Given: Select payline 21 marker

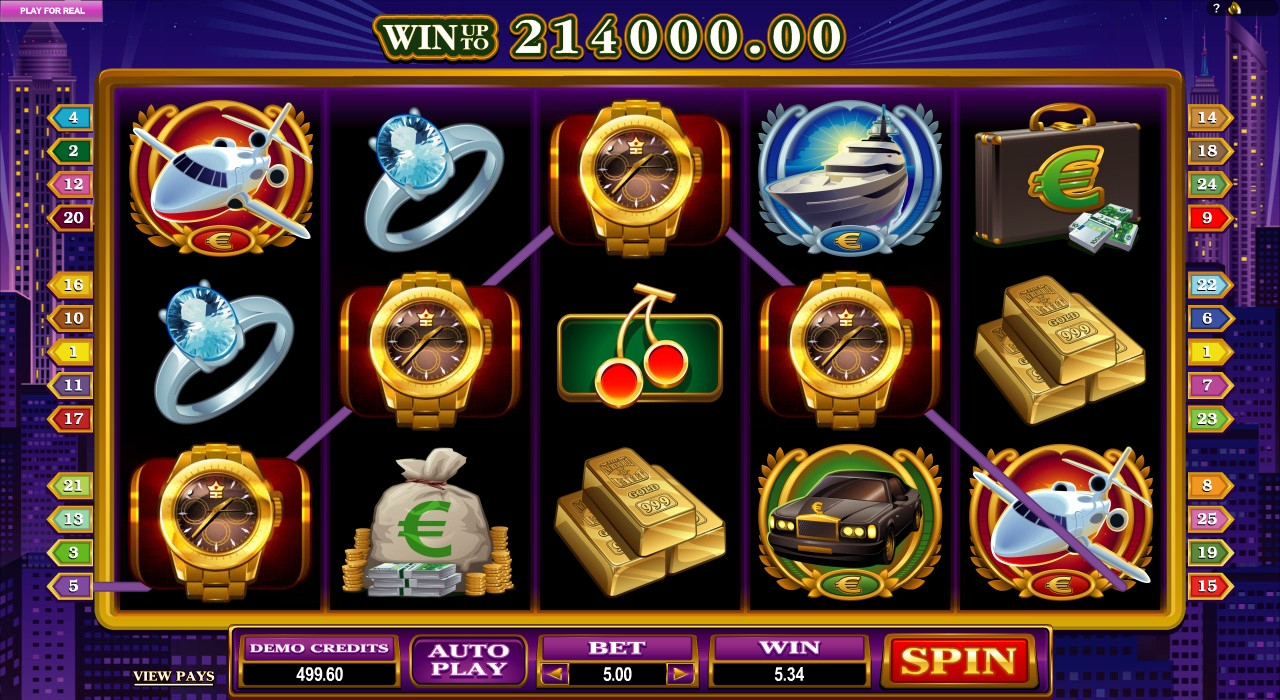Looking at the screenshot, I should point(71,486).
